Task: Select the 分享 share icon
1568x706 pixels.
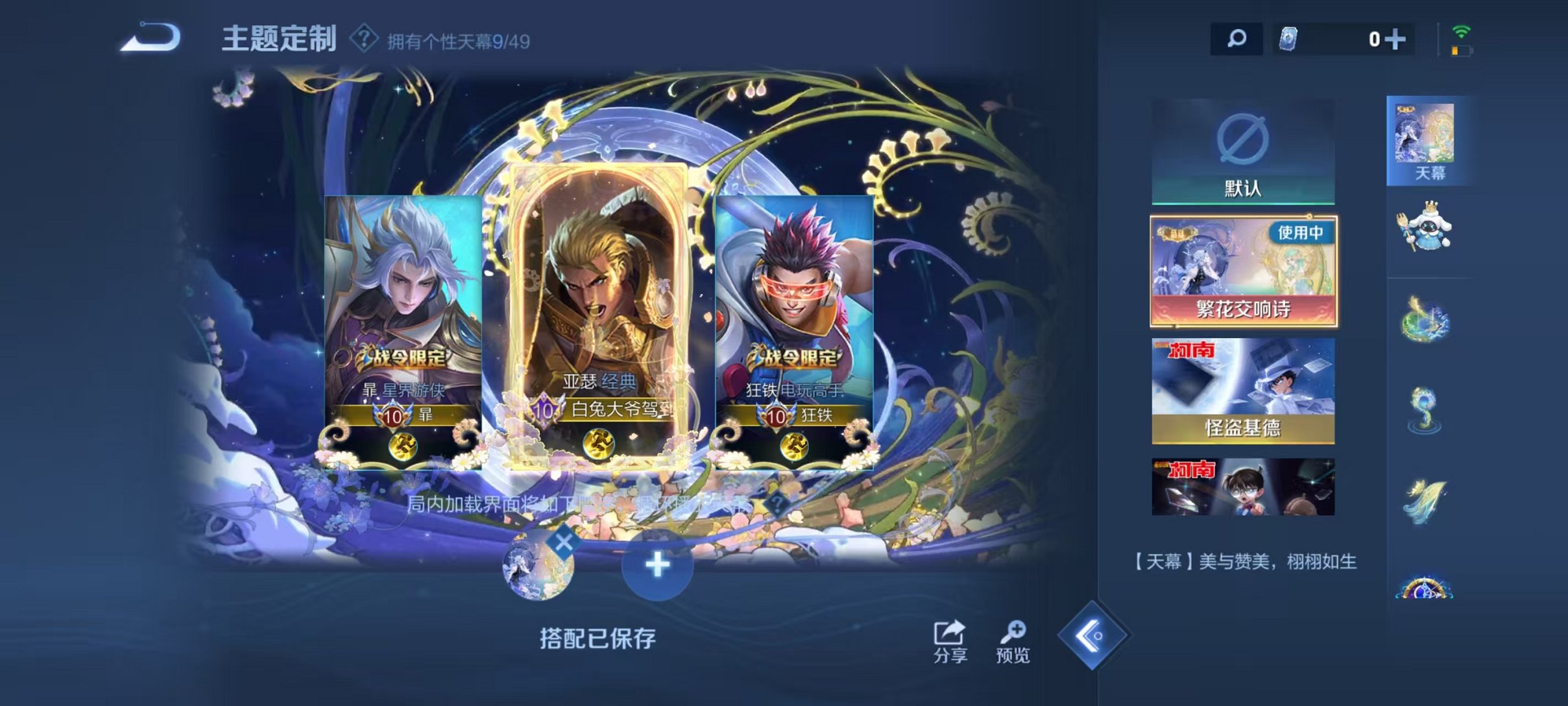Action: 947,633
